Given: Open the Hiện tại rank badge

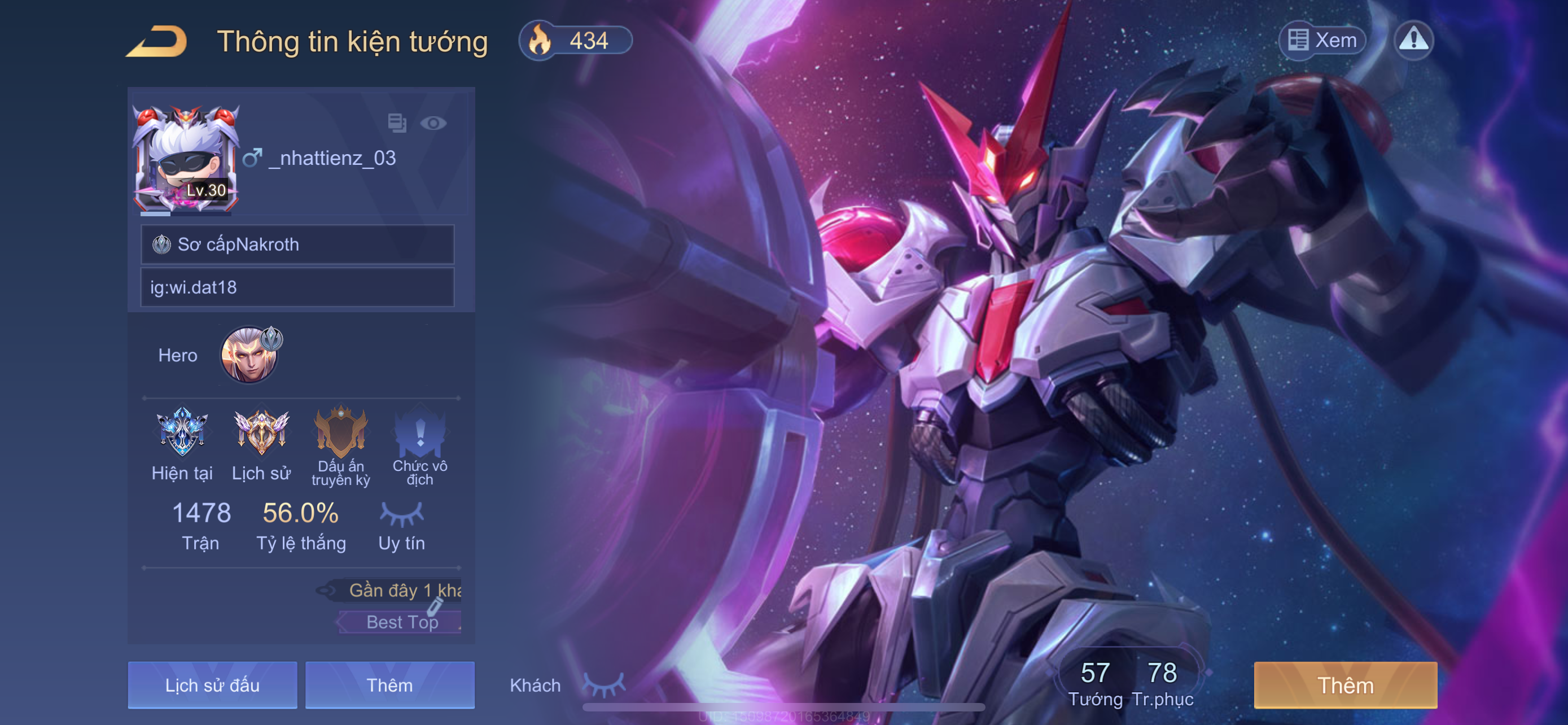Looking at the screenshot, I should 182,433.
